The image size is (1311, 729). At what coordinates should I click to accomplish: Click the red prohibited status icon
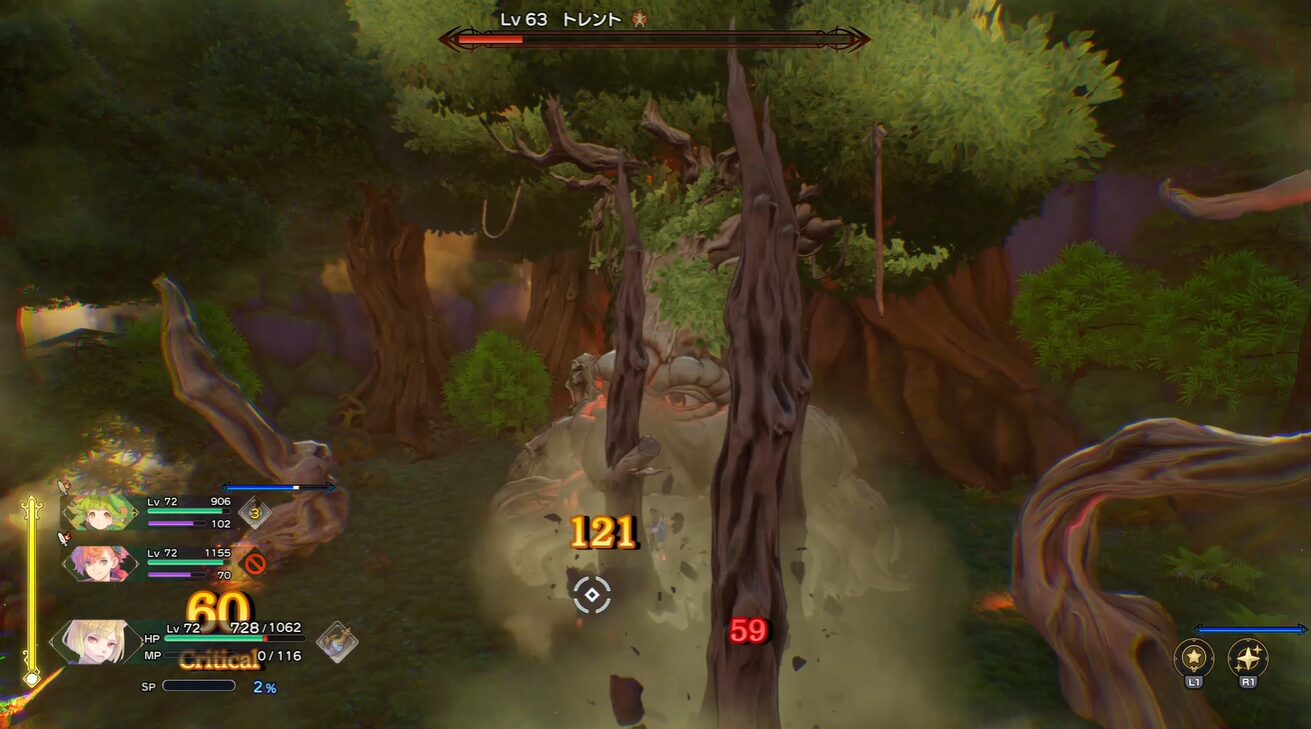point(255,563)
